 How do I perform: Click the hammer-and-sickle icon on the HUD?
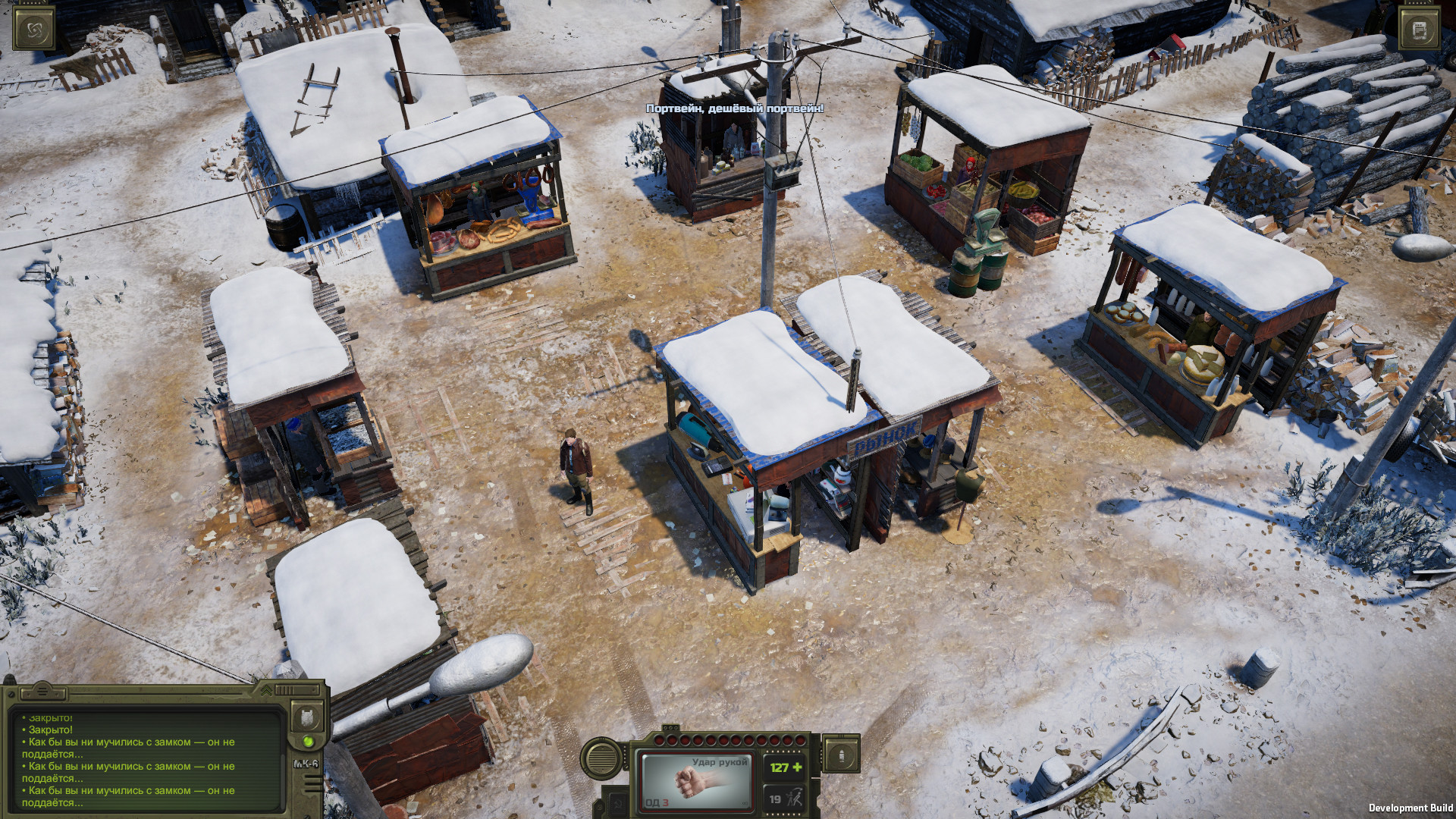click(619, 805)
